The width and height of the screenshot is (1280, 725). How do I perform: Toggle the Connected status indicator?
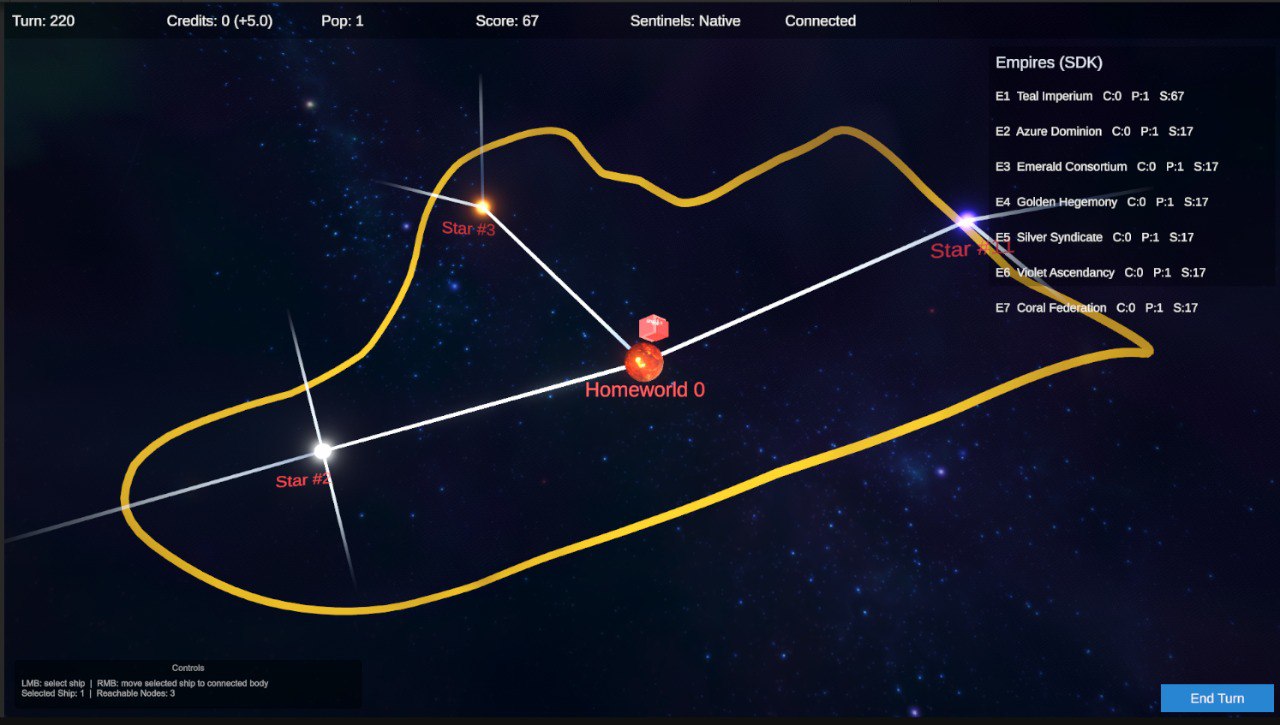click(819, 20)
